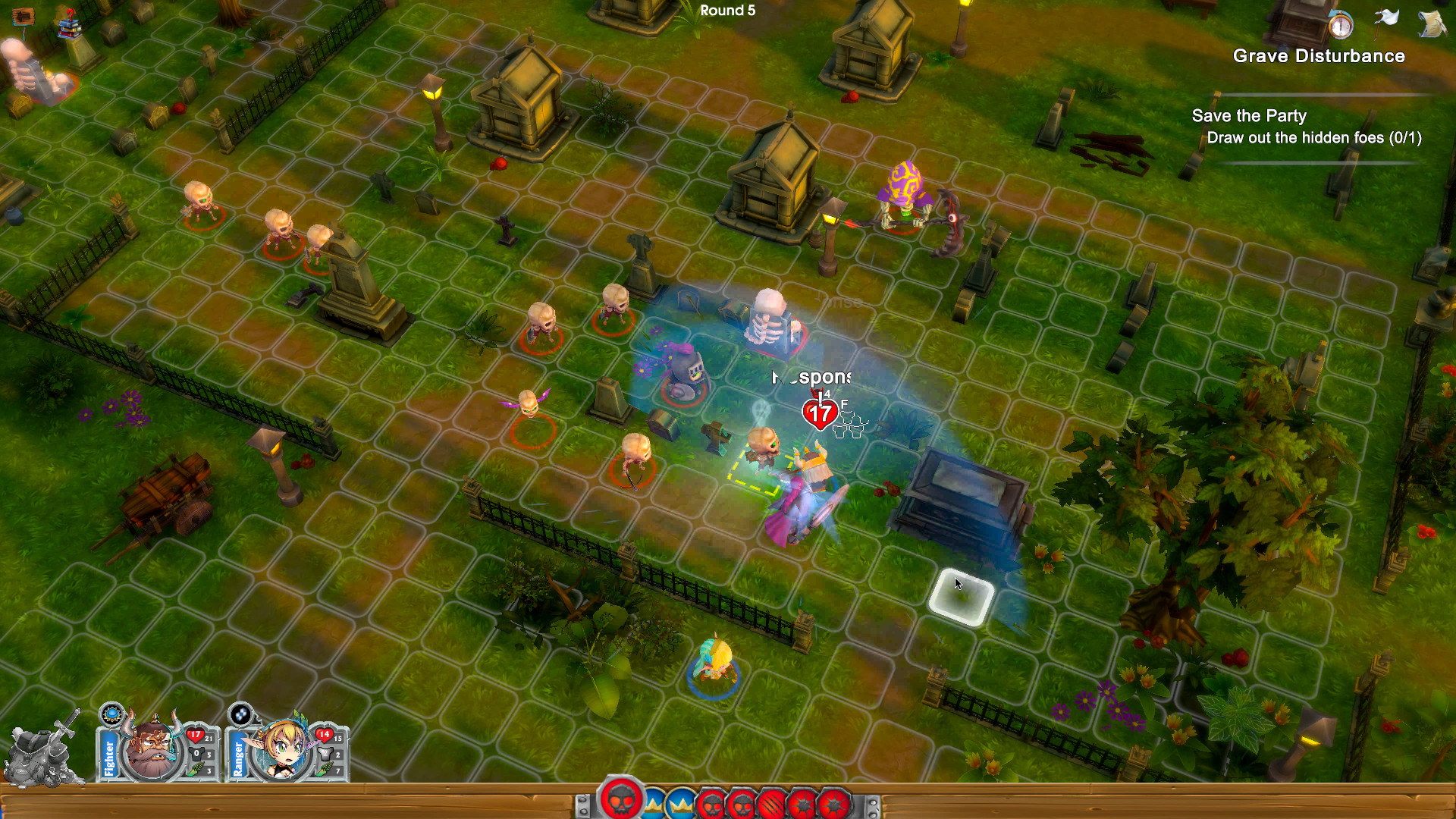The width and height of the screenshot is (1456, 819).
Task: Click the 'Save the Party' objective text
Action: pos(1249,115)
